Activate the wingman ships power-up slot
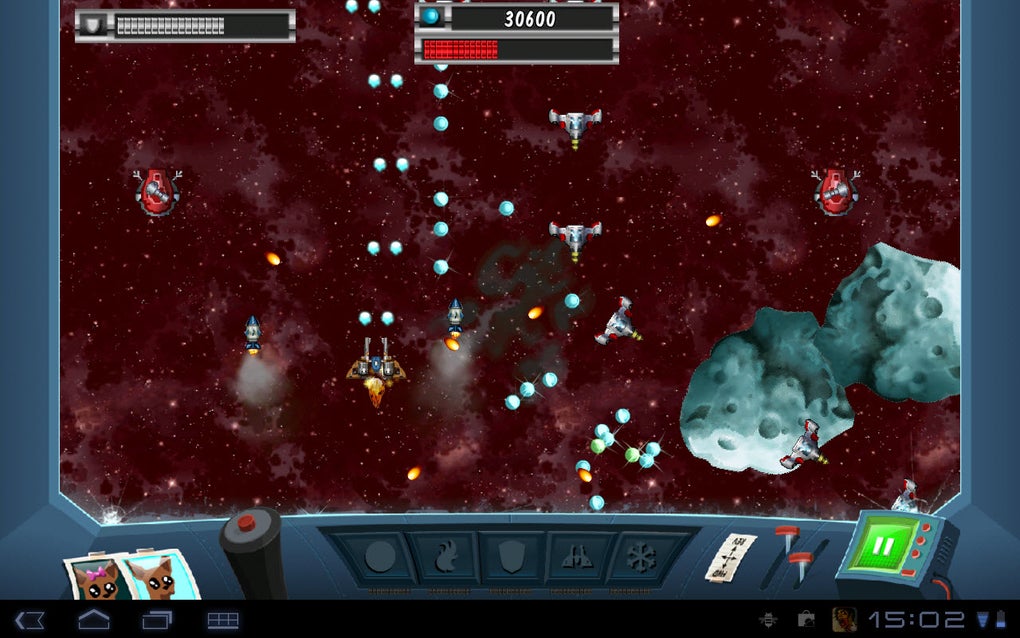The image size is (1020, 638). [x=575, y=557]
